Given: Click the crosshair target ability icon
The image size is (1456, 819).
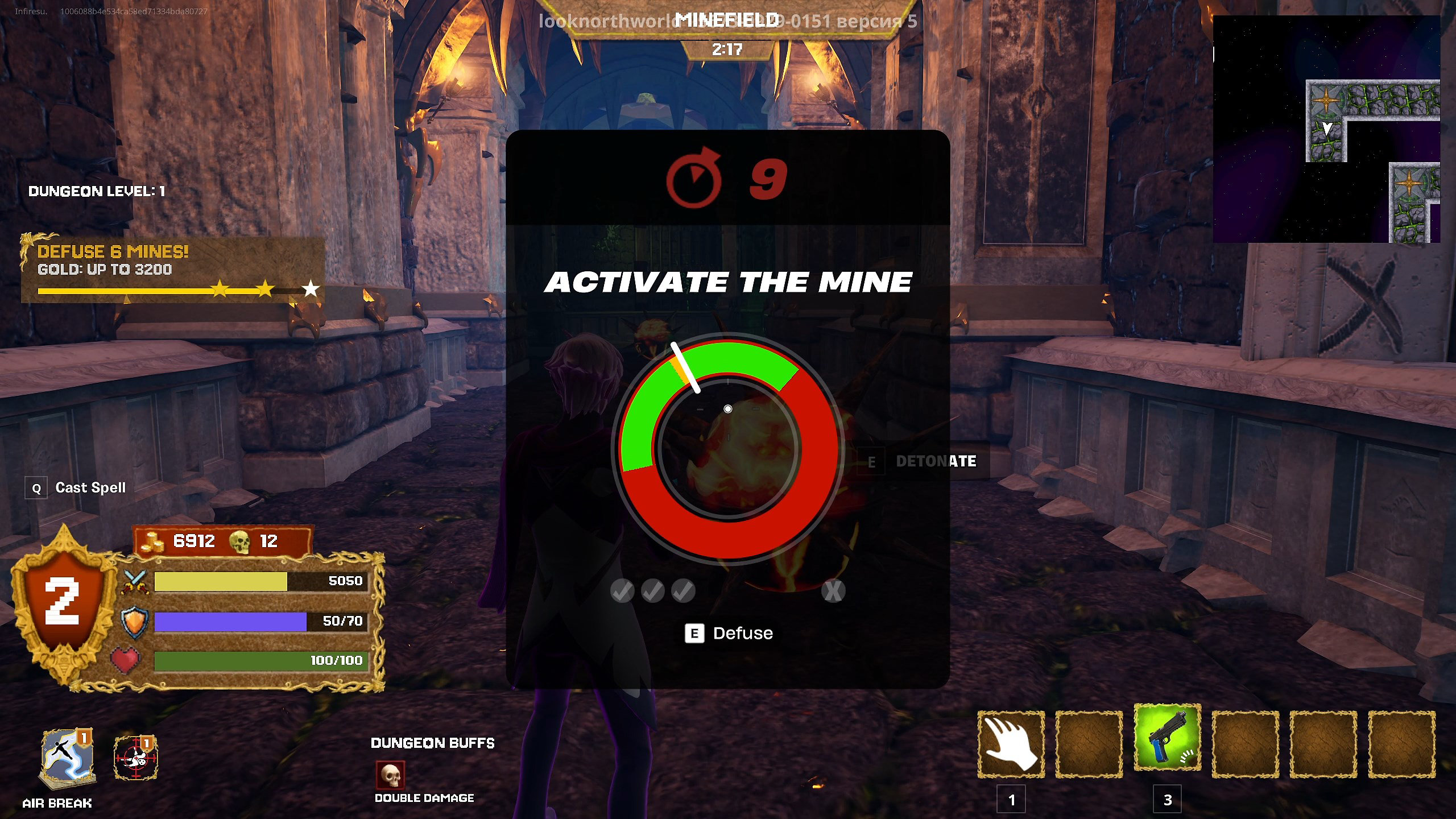Looking at the screenshot, I should click(x=136, y=758).
